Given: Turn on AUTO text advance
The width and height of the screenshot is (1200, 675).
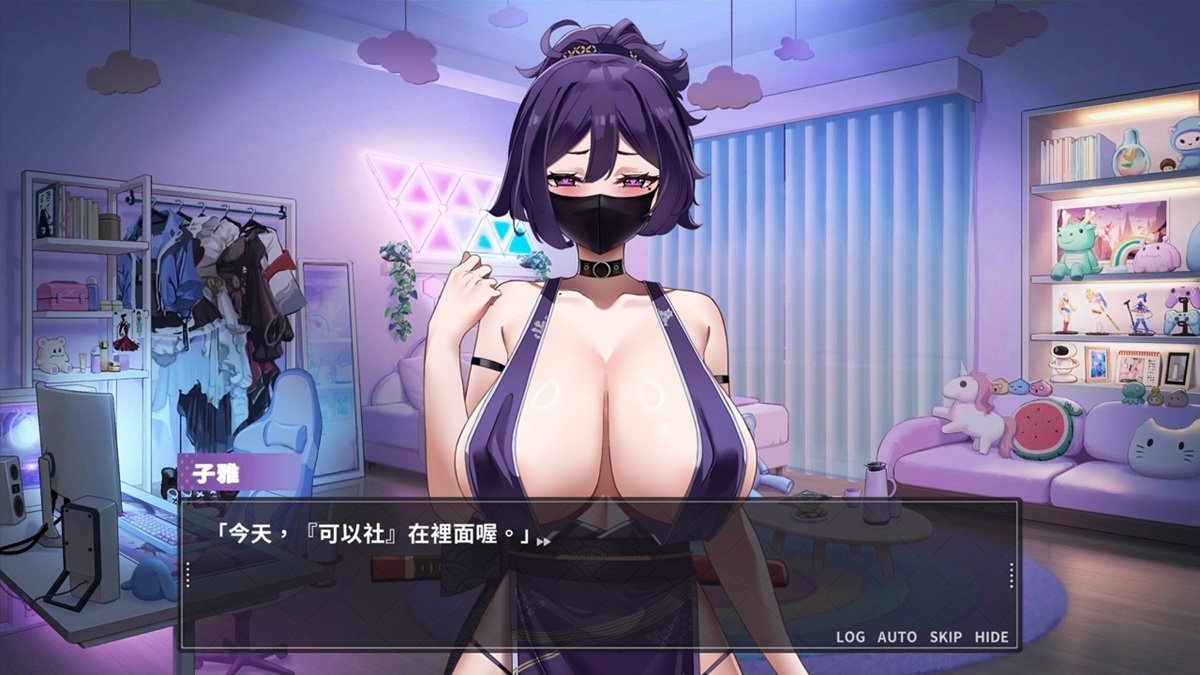Looking at the screenshot, I should 897,637.
